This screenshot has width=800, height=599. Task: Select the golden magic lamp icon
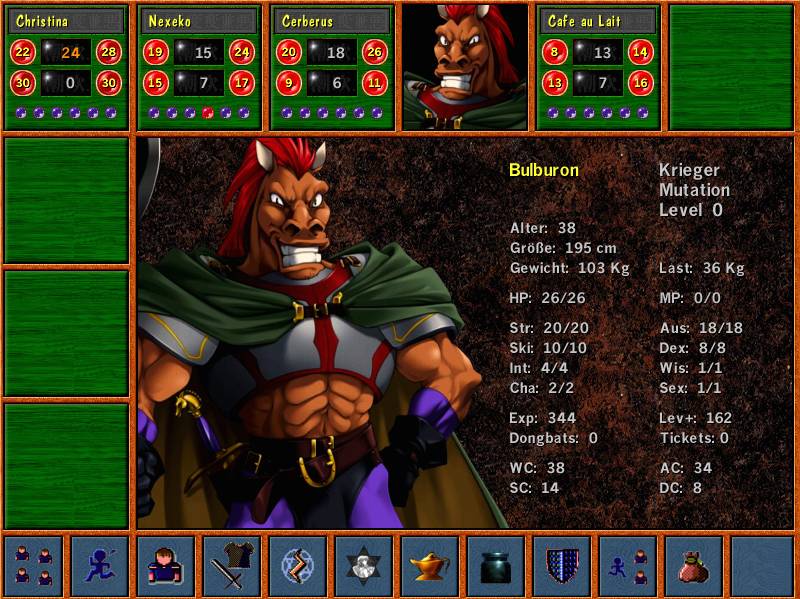click(x=430, y=566)
